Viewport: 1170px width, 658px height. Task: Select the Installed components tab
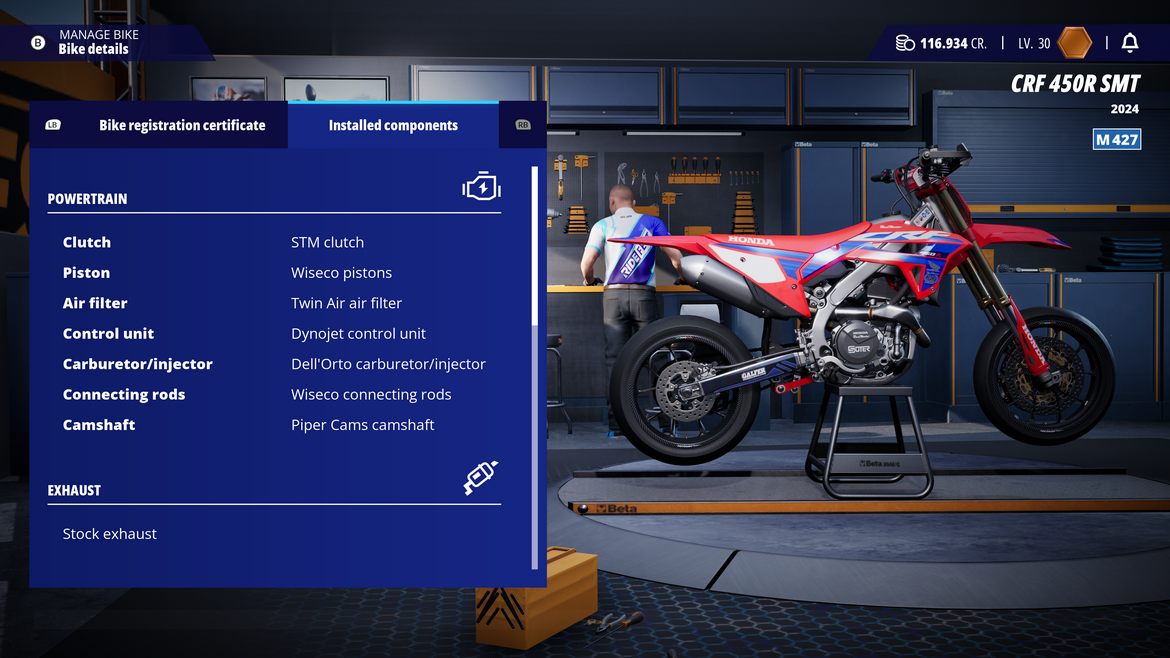point(393,125)
